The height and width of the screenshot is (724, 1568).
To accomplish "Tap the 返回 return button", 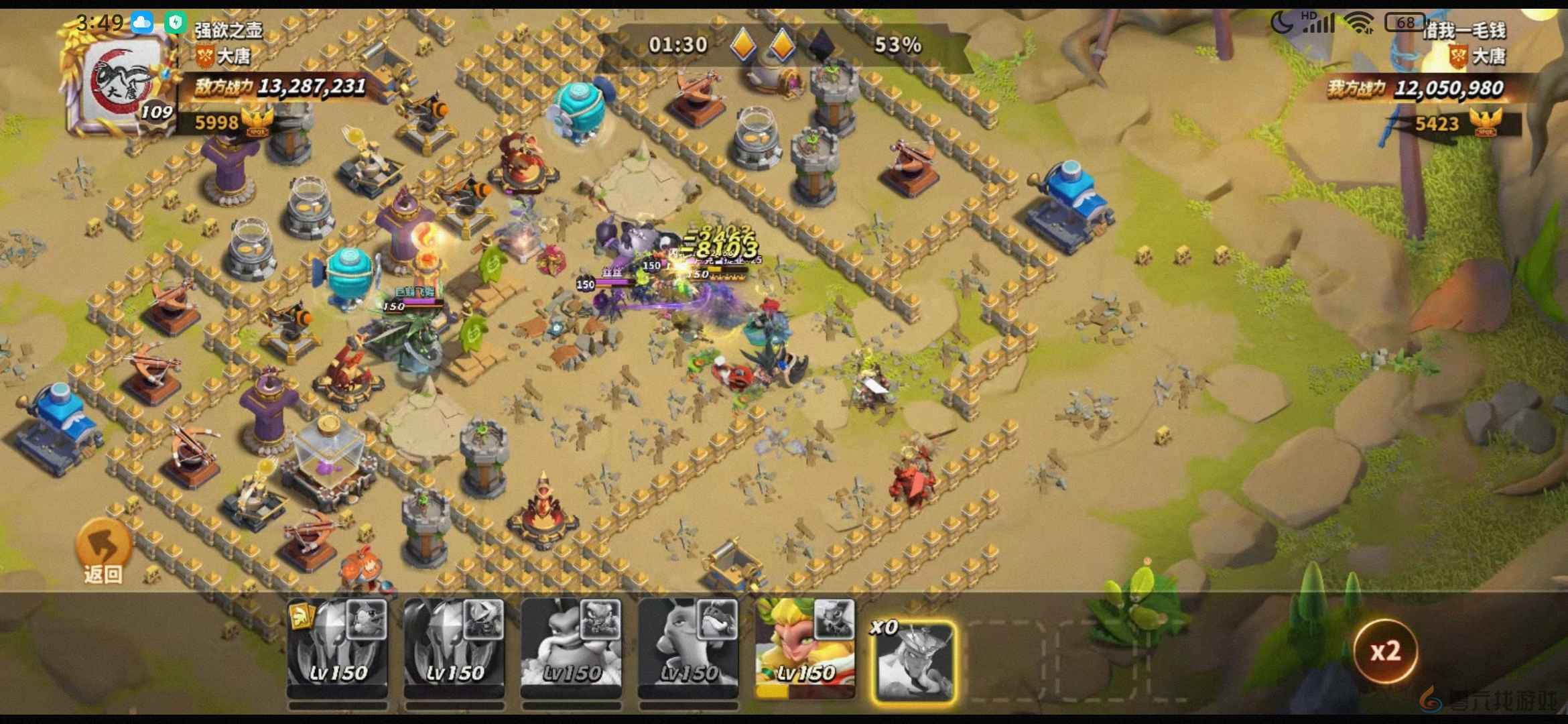I will click(103, 551).
